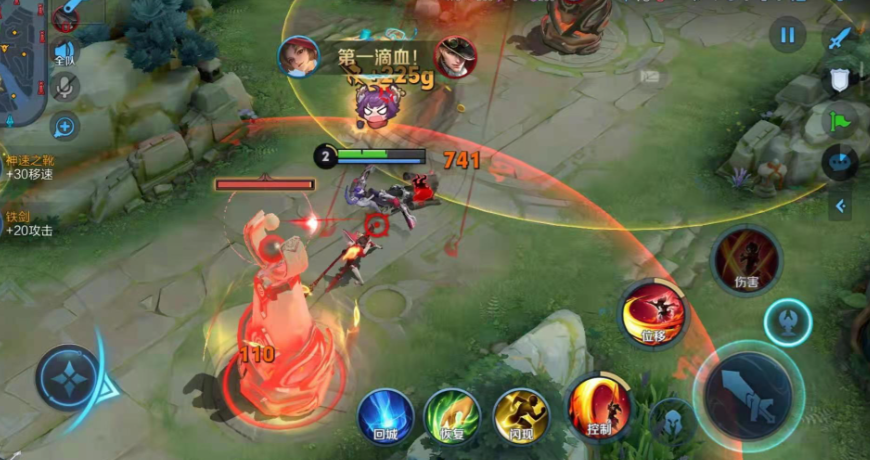Send the gather signal with the green flag
This screenshot has height=460, width=870.
[x=840, y=121]
